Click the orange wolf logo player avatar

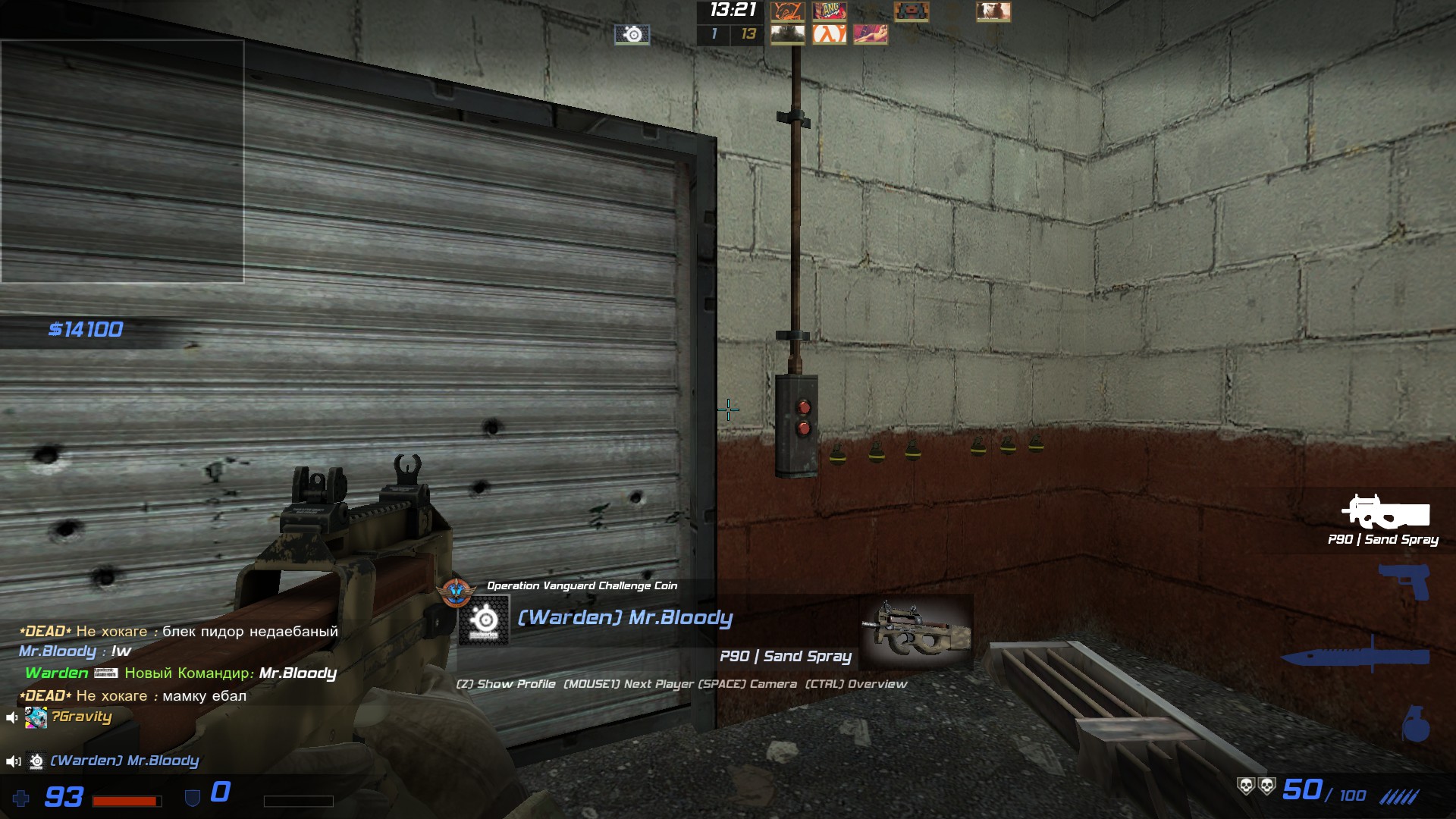pyautogui.click(x=787, y=11)
